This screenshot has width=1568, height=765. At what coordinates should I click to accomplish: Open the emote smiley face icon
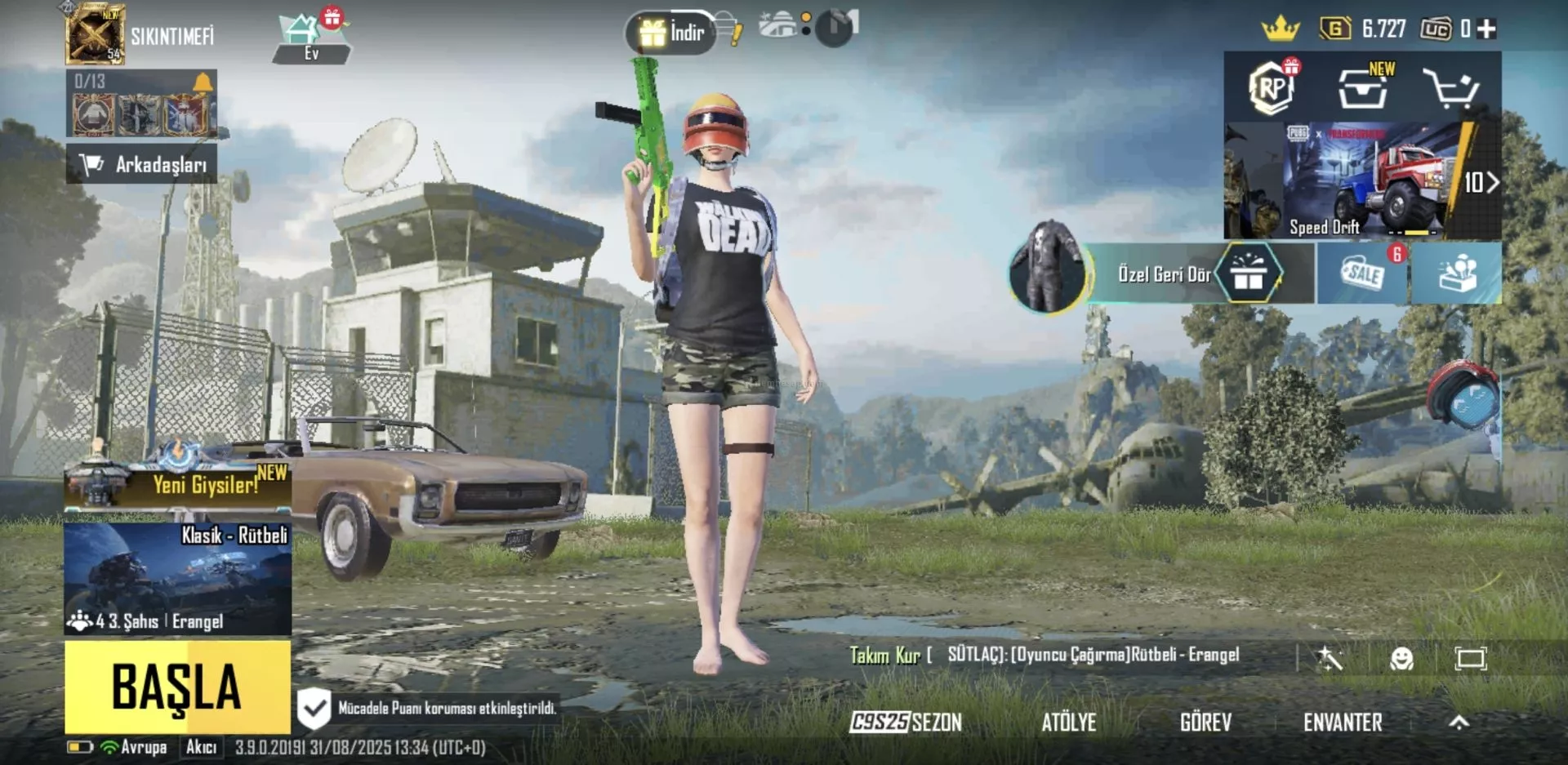click(1401, 658)
